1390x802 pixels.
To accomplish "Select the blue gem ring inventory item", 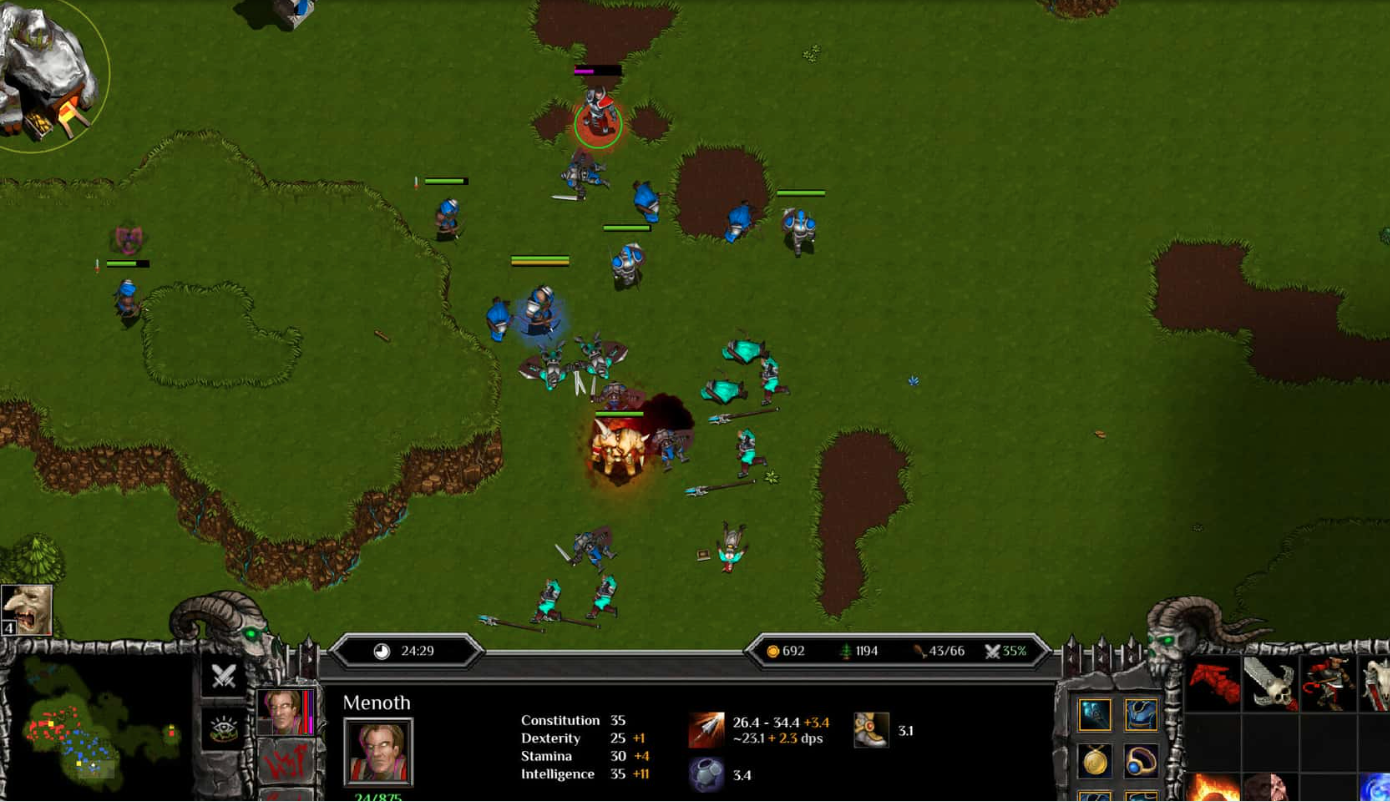I will (x=1140, y=762).
